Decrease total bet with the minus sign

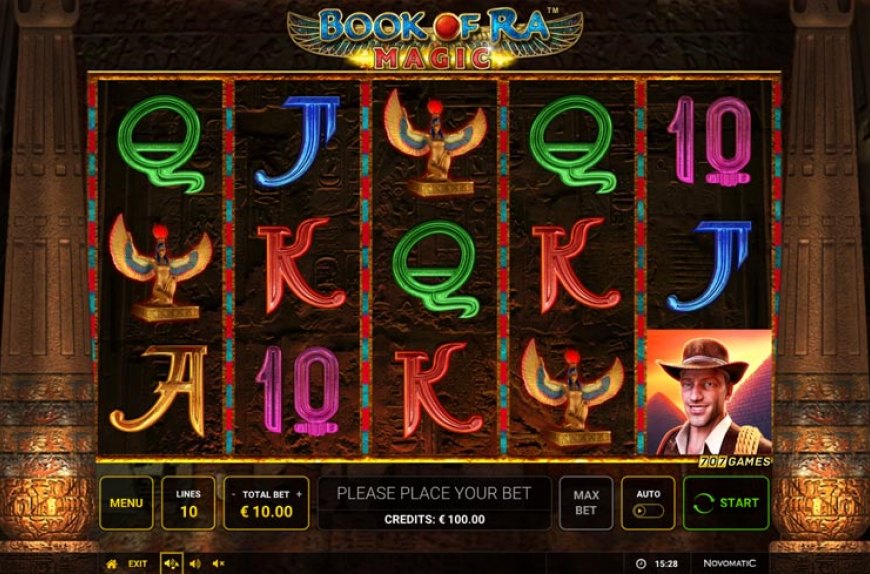[234, 494]
